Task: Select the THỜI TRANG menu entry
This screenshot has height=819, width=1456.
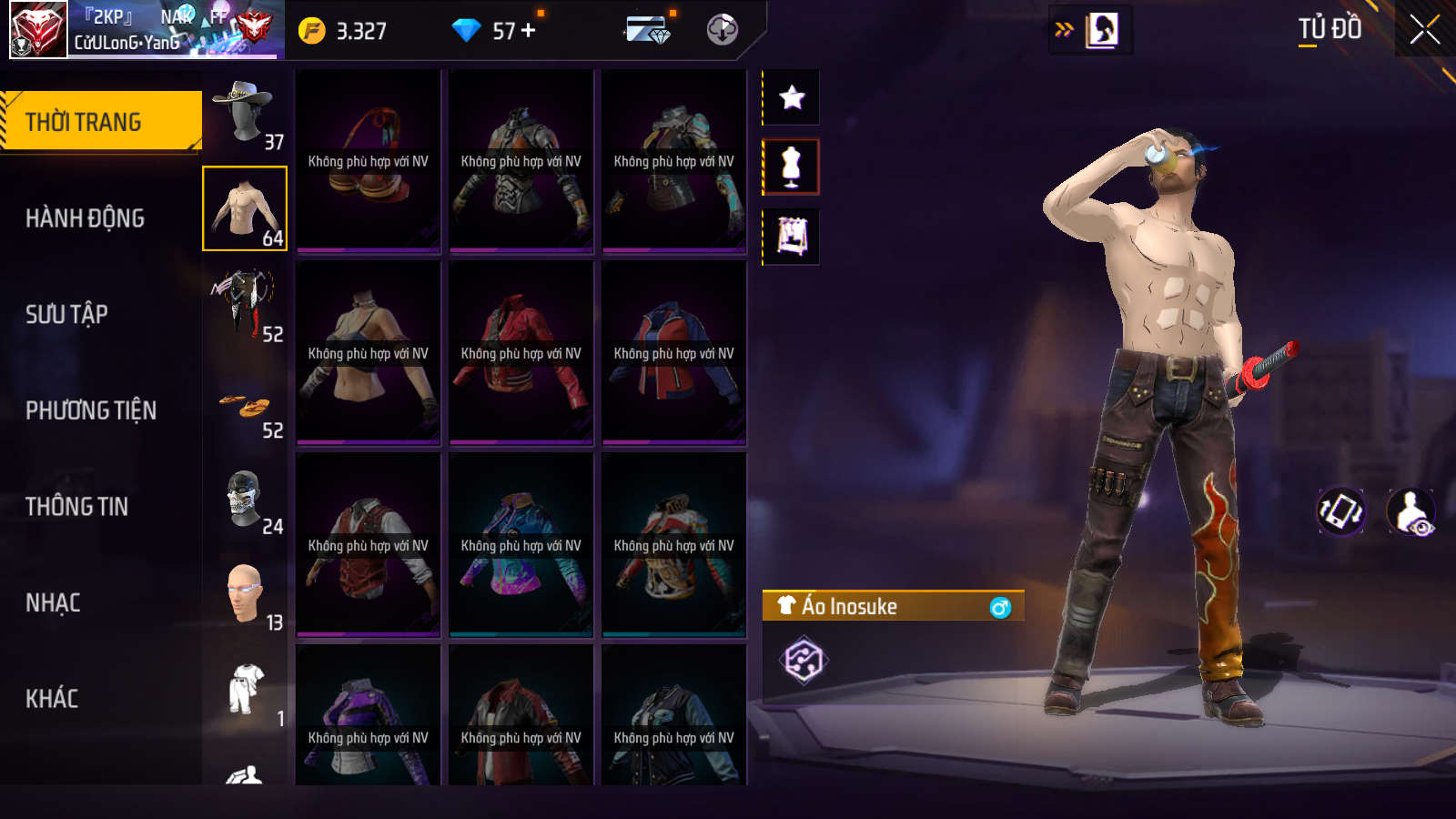Action: click(x=100, y=121)
